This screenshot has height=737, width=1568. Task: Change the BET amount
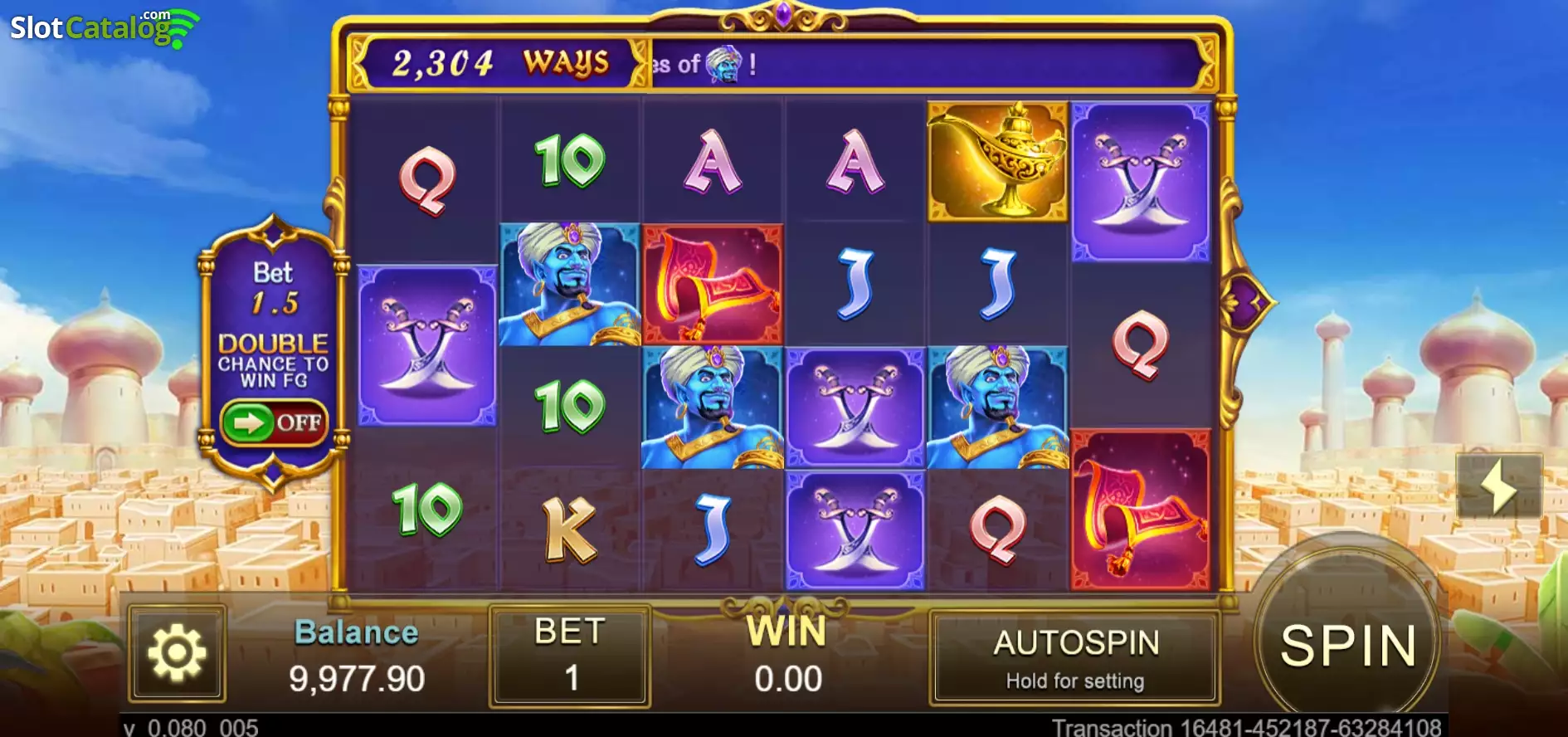pos(570,656)
